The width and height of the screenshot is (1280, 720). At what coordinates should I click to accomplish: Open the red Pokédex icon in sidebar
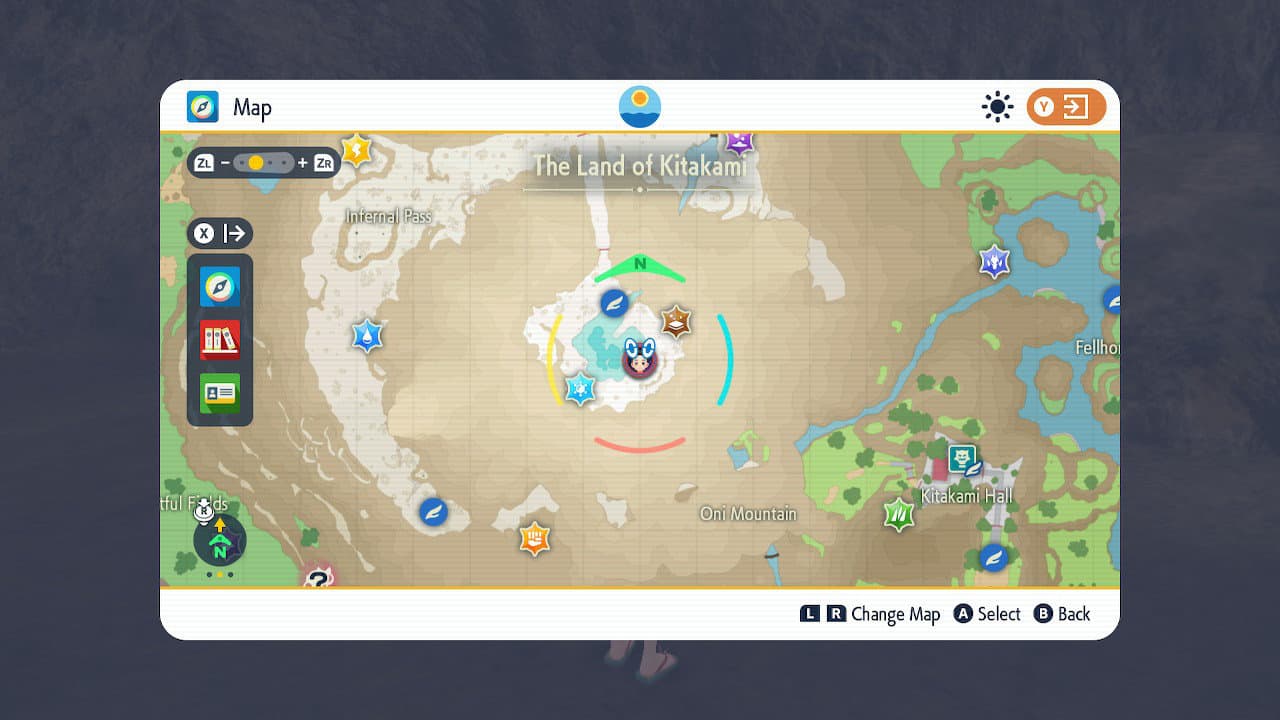[219, 340]
